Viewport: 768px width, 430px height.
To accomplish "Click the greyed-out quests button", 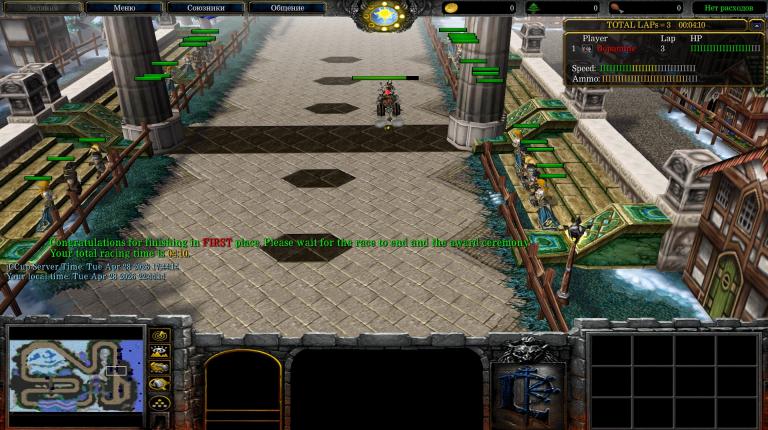I will click(x=42, y=8).
